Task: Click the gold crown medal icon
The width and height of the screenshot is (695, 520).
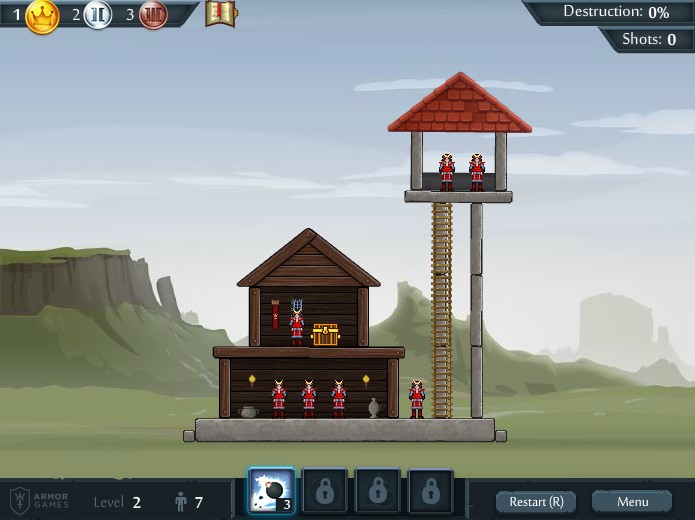Action: [42, 15]
